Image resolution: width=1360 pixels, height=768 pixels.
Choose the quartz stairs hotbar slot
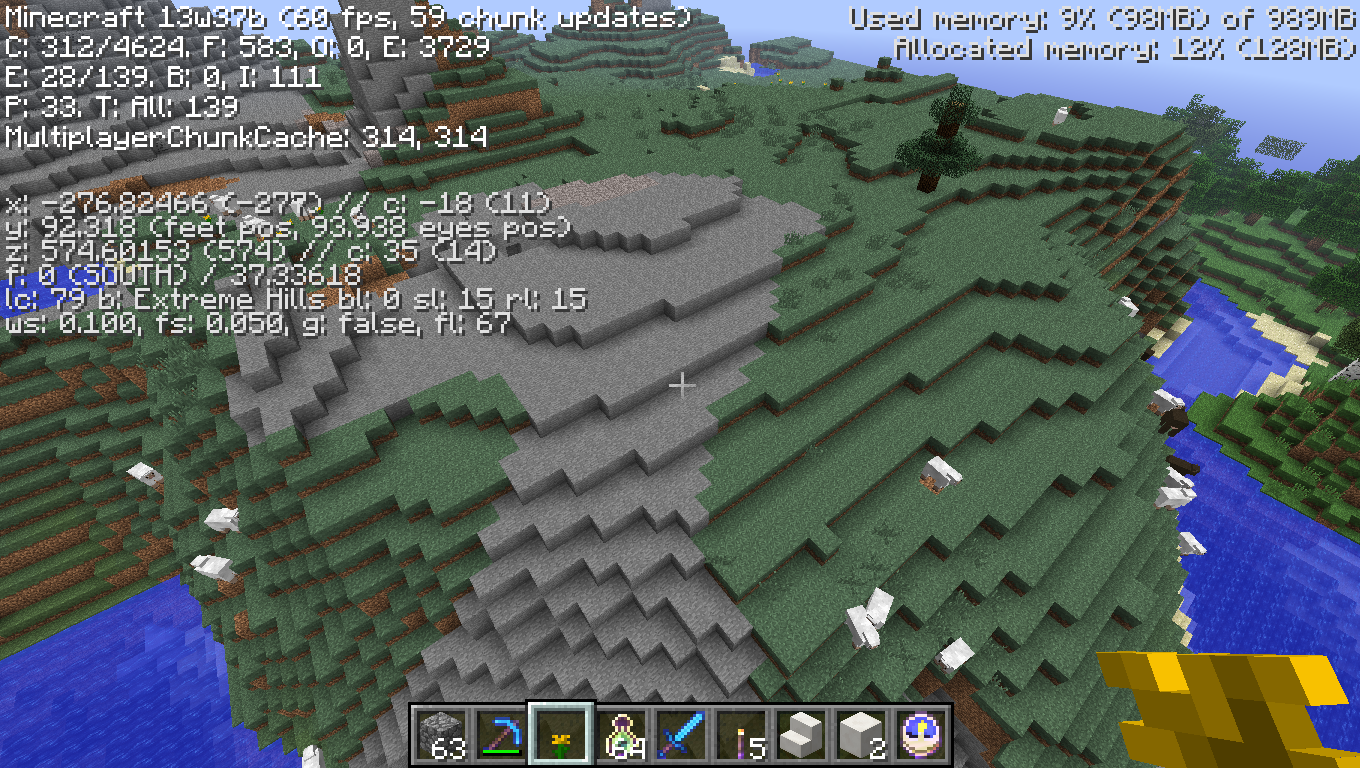pyautogui.click(x=801, y=733)
